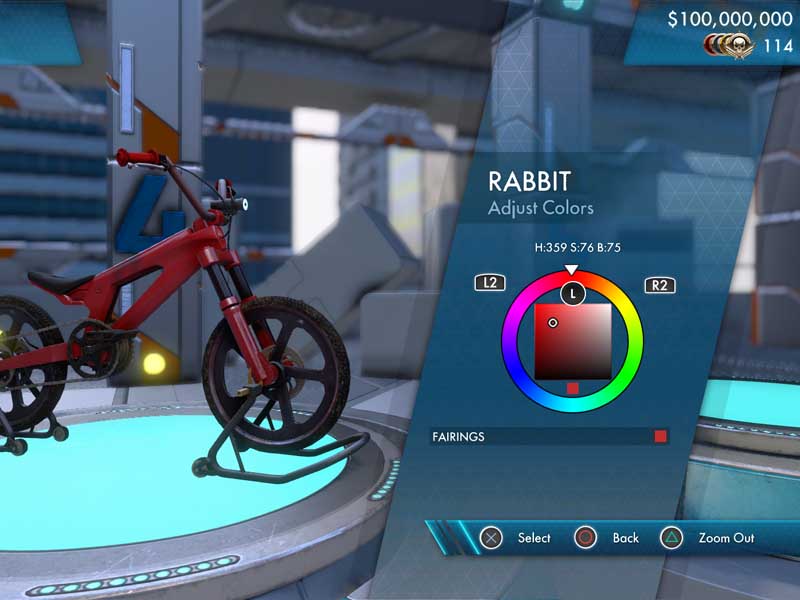
Task: Select the Fairings color row
Action: (x=549, y=437)
